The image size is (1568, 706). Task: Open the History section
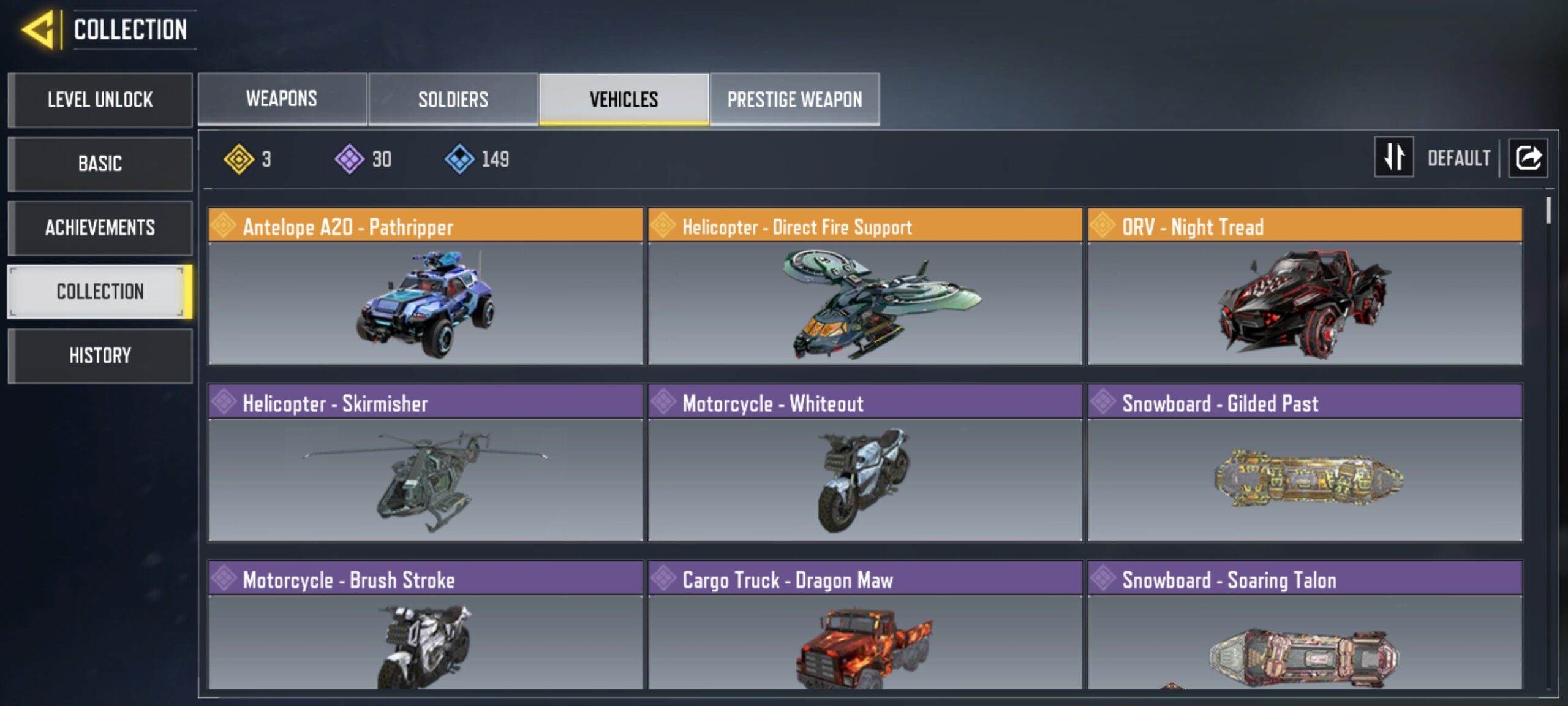point(100,355)
